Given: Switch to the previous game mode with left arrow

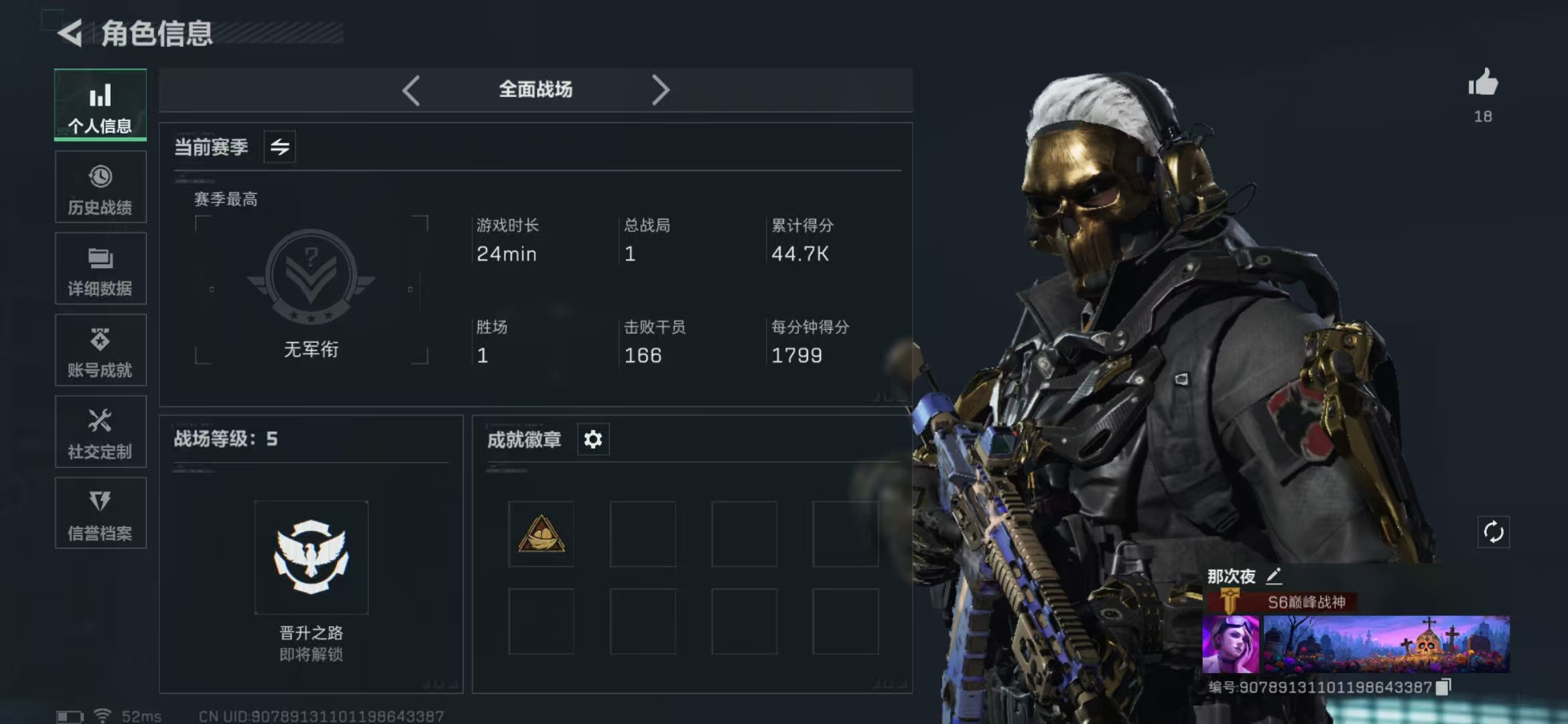Looking at the screenshot, I should click(x=411, y=90).
